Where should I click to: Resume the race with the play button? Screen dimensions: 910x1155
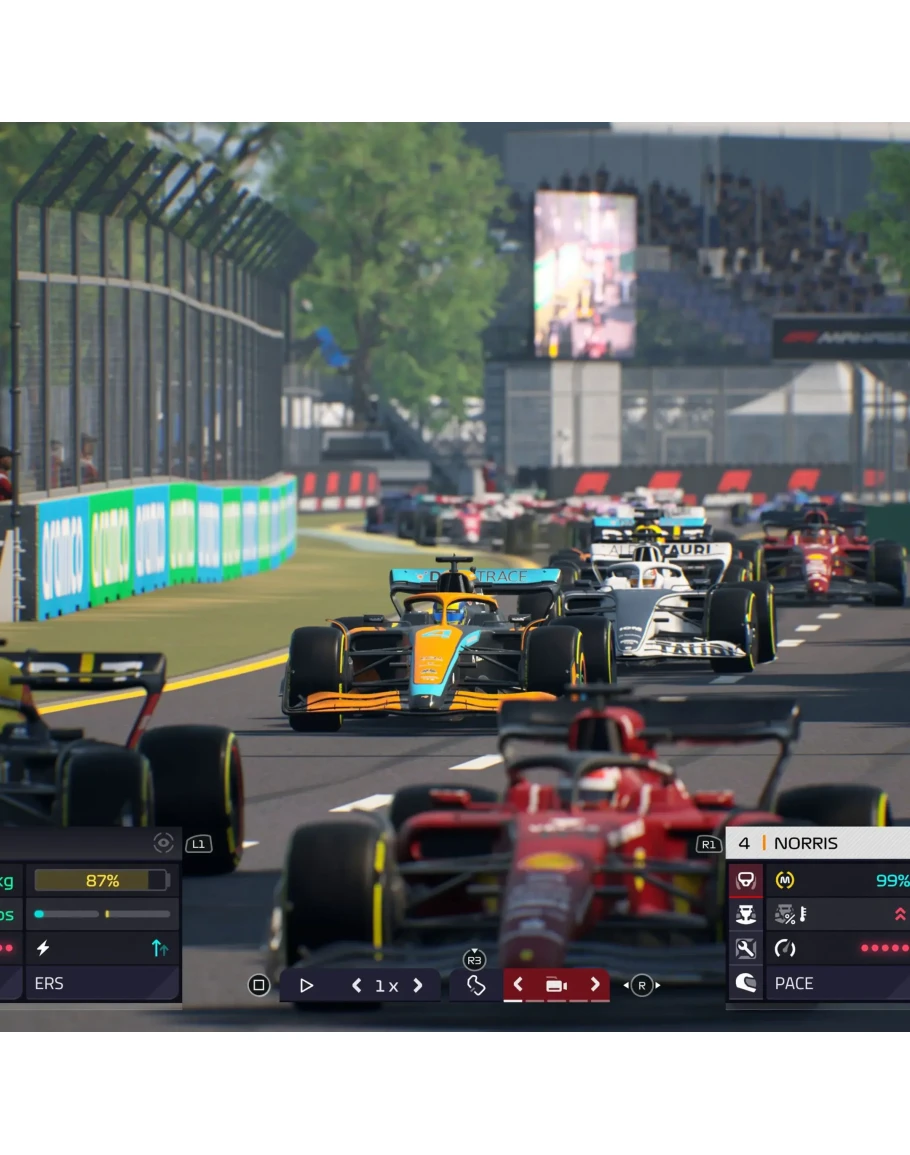coord(307,985)
